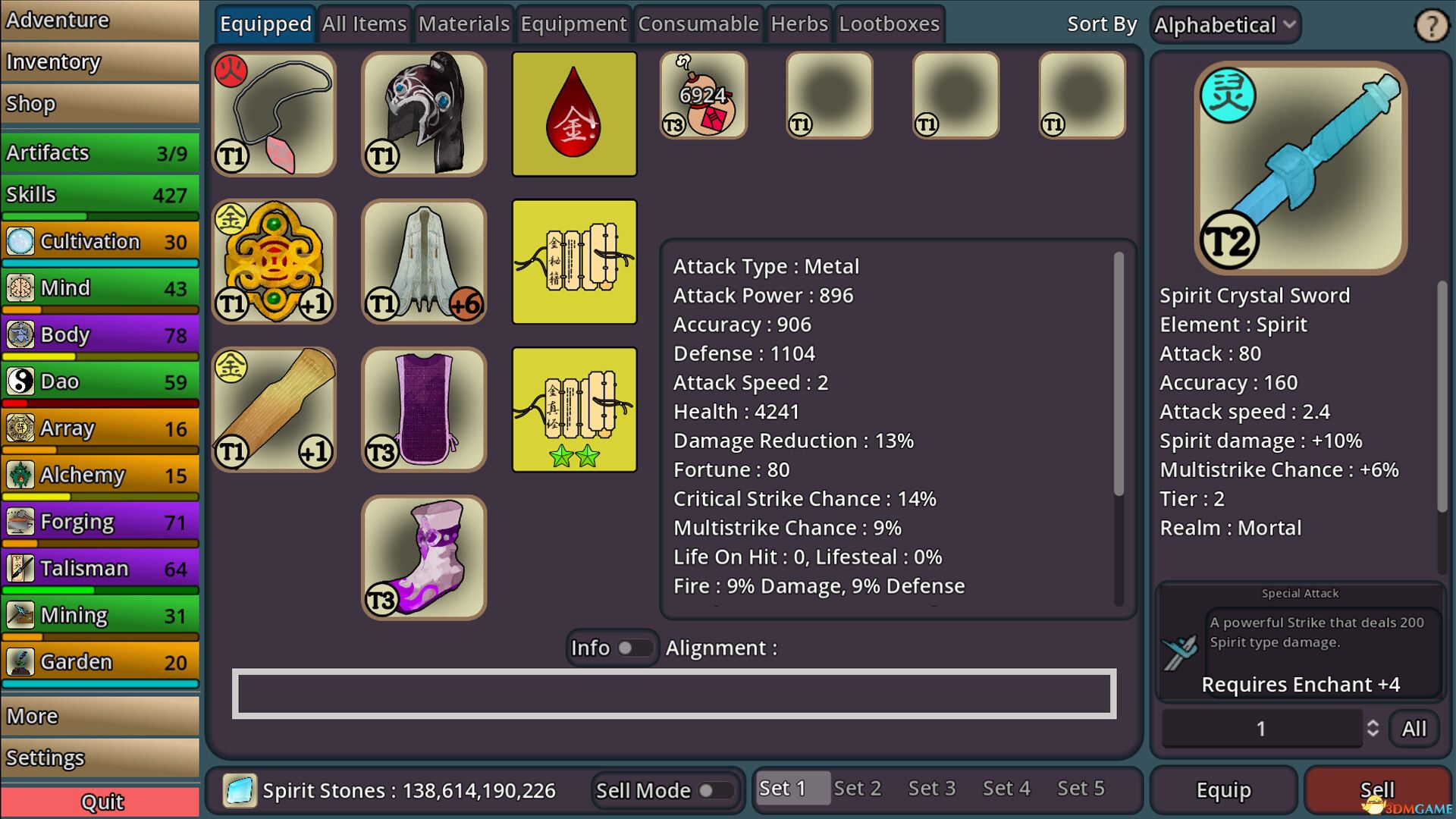Image resolution: width=1456 pixels, height=819 pixels.
Task: Click the T3 purple boot item
Action: (424, 557)
